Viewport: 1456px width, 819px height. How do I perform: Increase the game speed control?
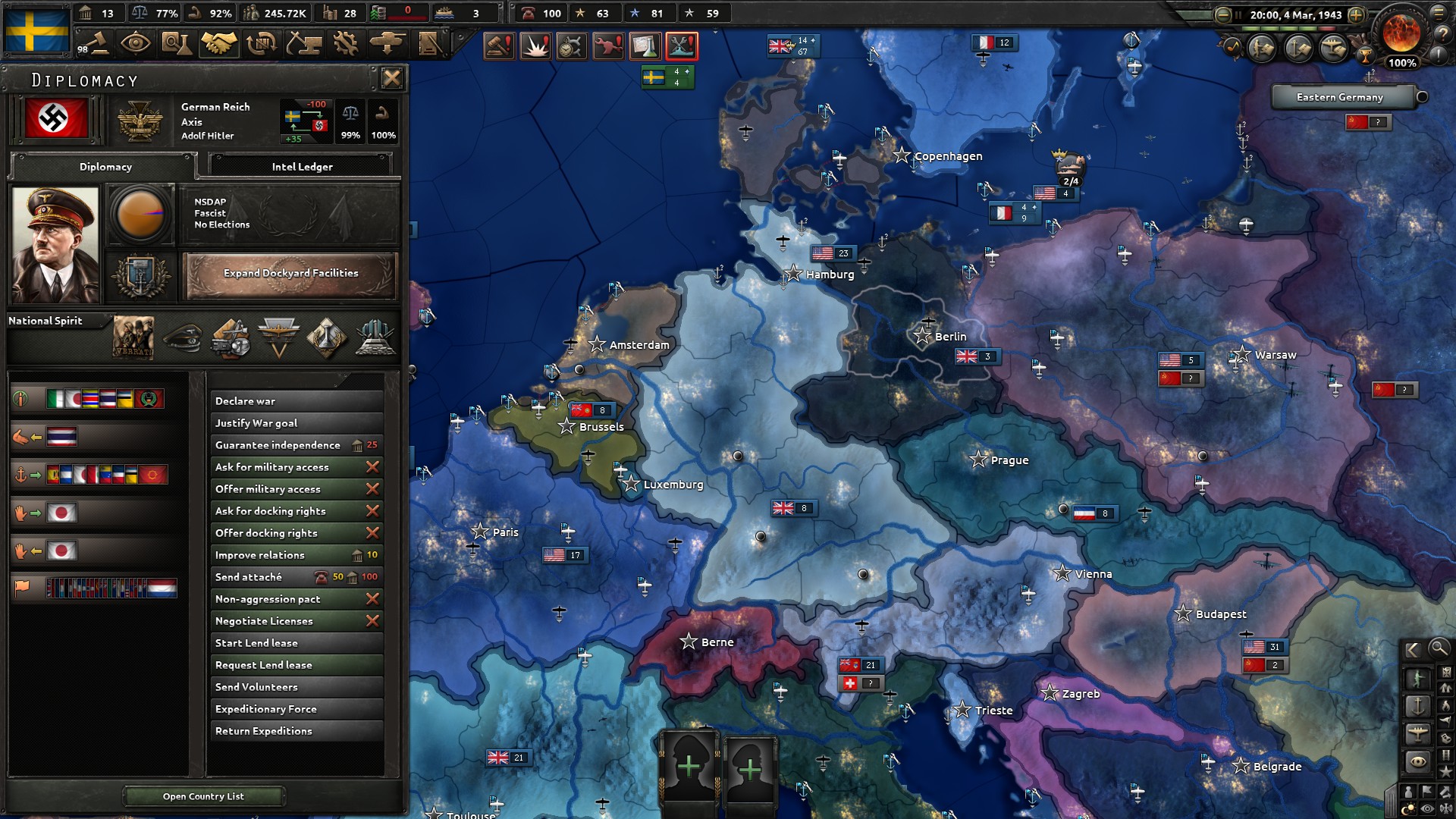tap(1356, 14)
